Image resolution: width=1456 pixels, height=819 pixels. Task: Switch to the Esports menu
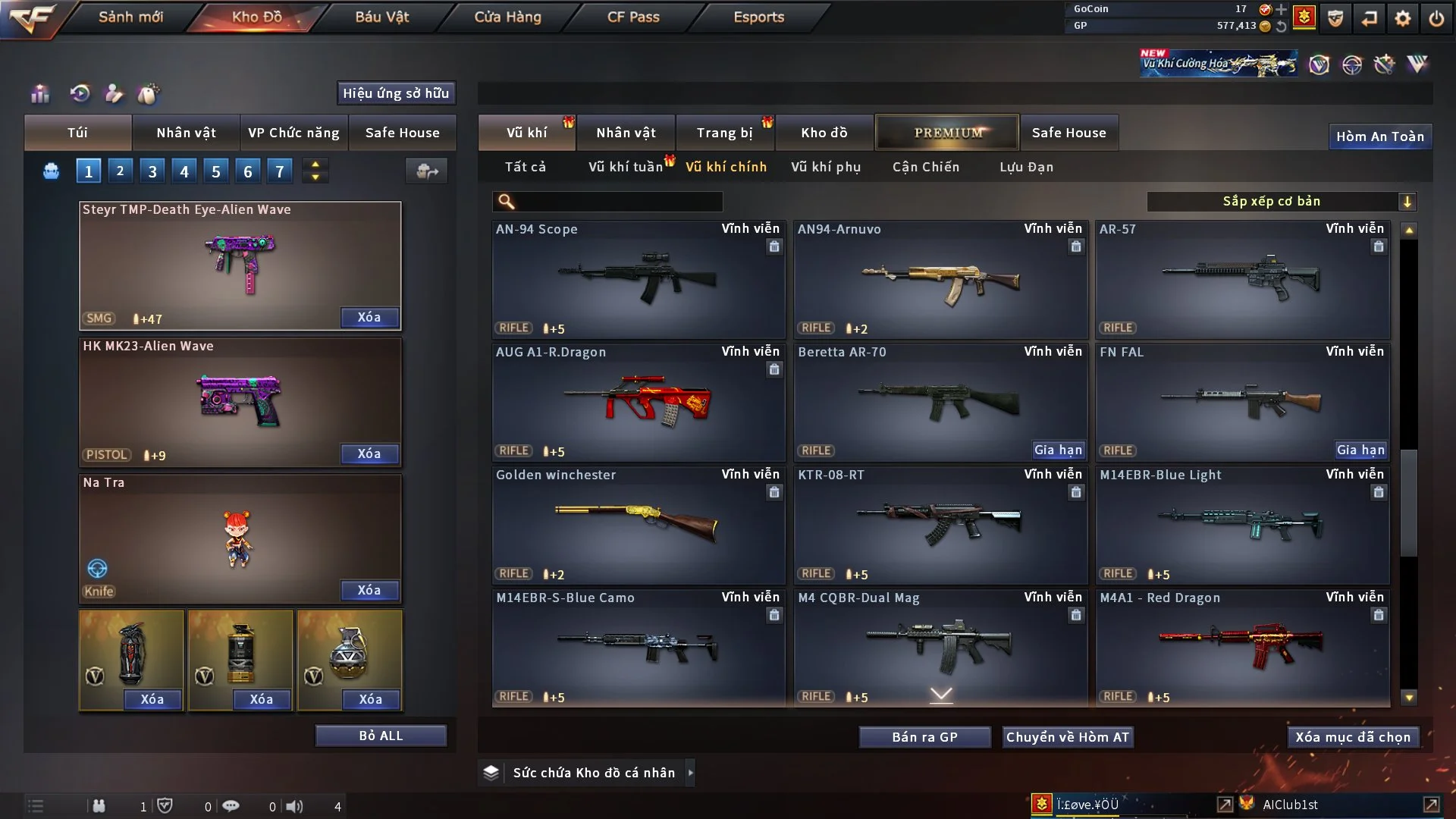[758, 17]
